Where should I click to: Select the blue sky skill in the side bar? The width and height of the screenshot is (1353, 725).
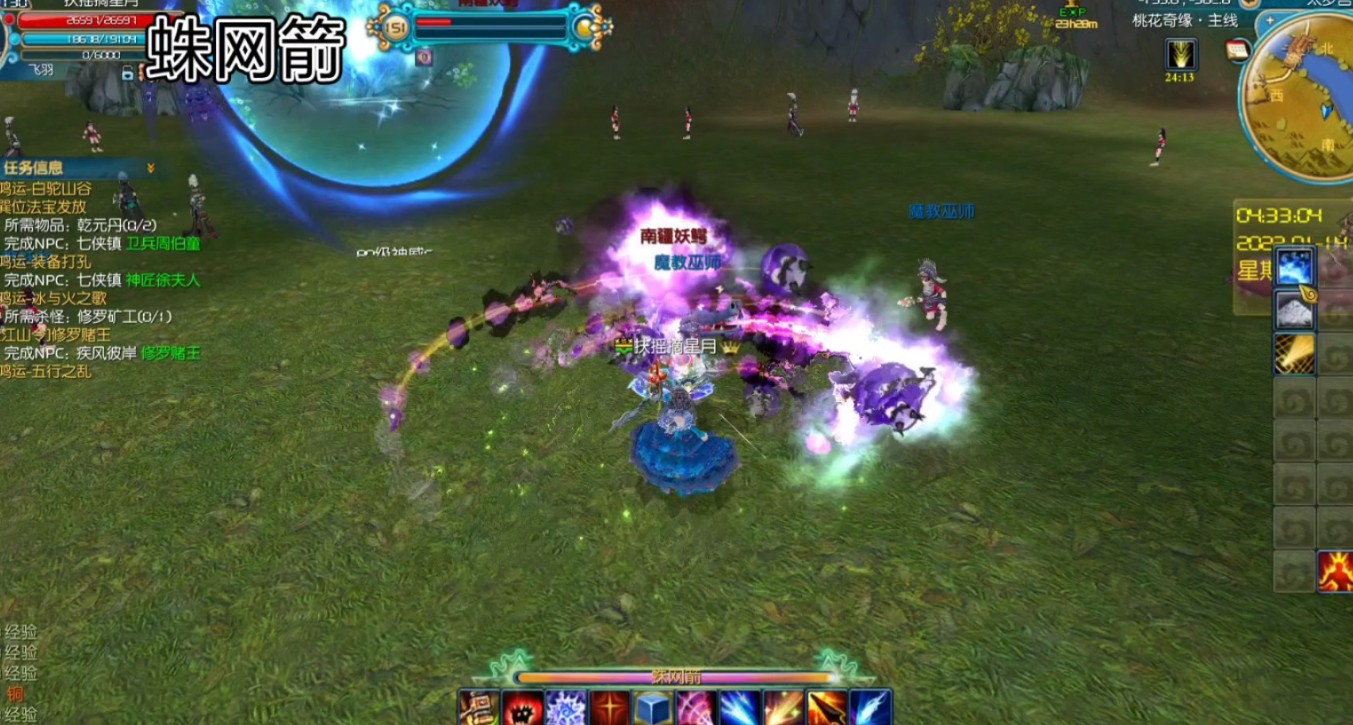point(1294,268)
